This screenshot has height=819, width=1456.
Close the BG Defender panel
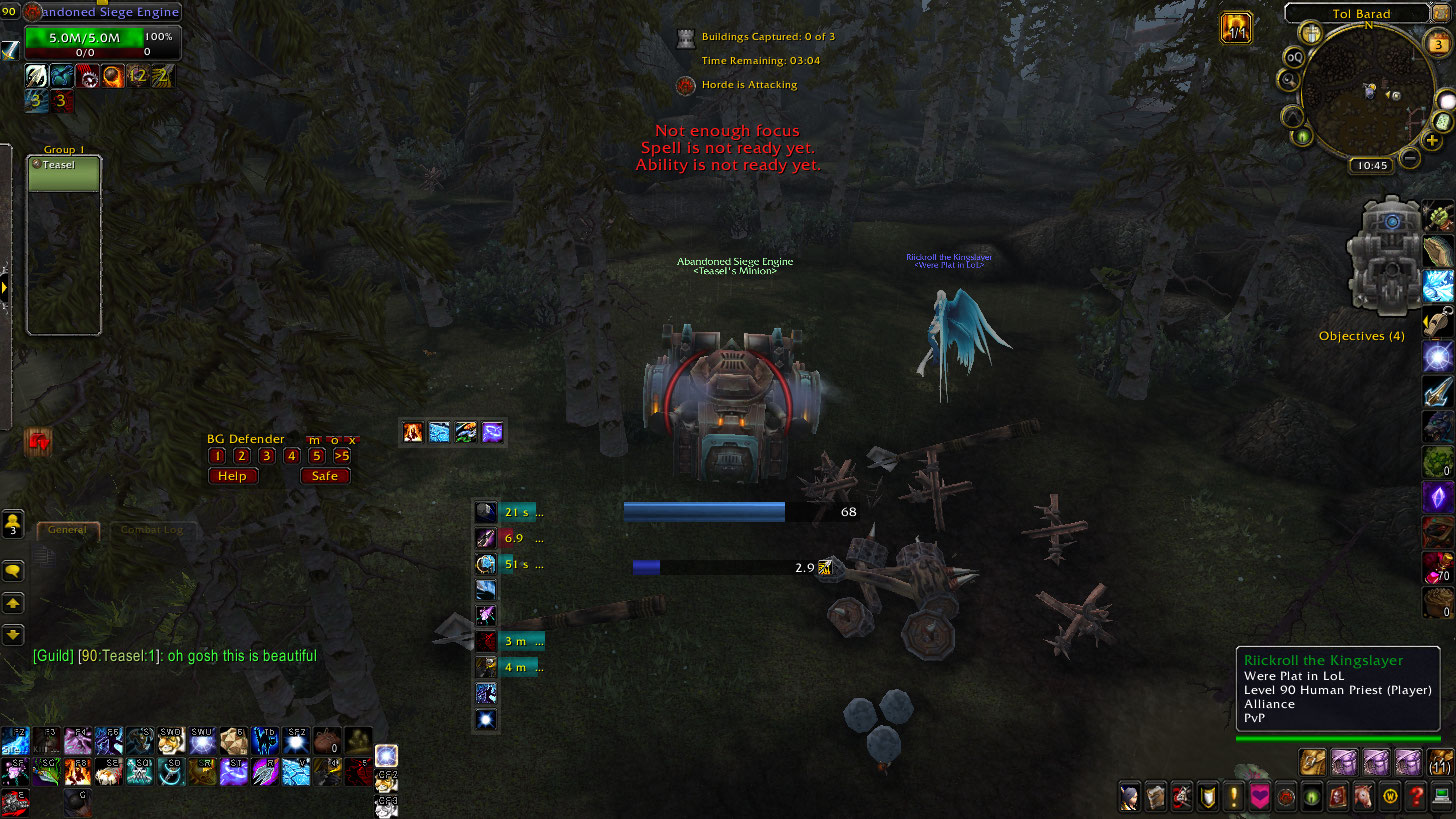pyautogui.click(x=352, y=440)
